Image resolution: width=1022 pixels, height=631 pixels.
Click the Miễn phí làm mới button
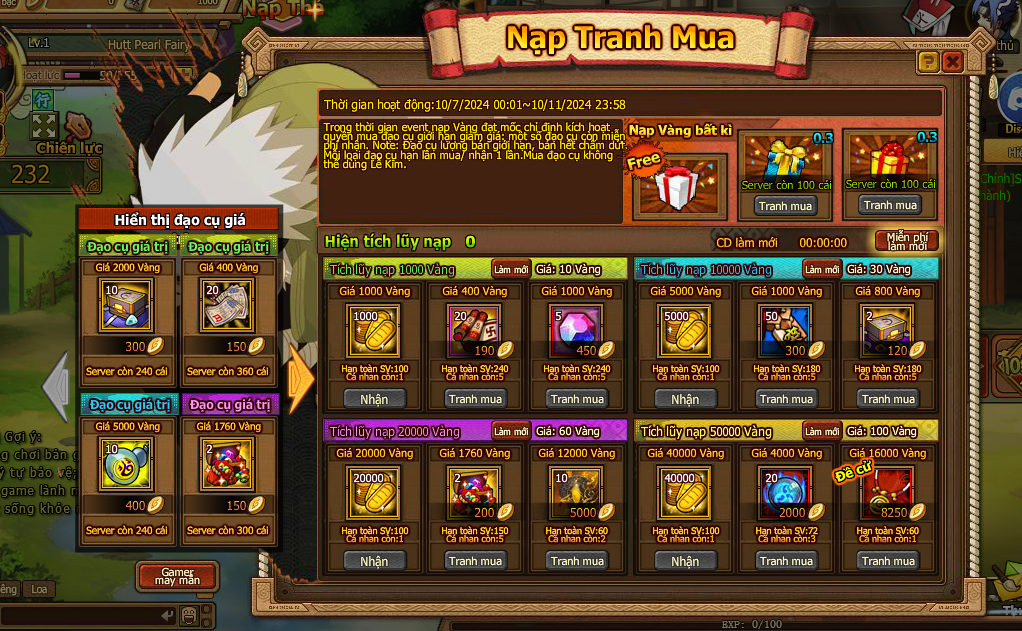tap(906, 241)
